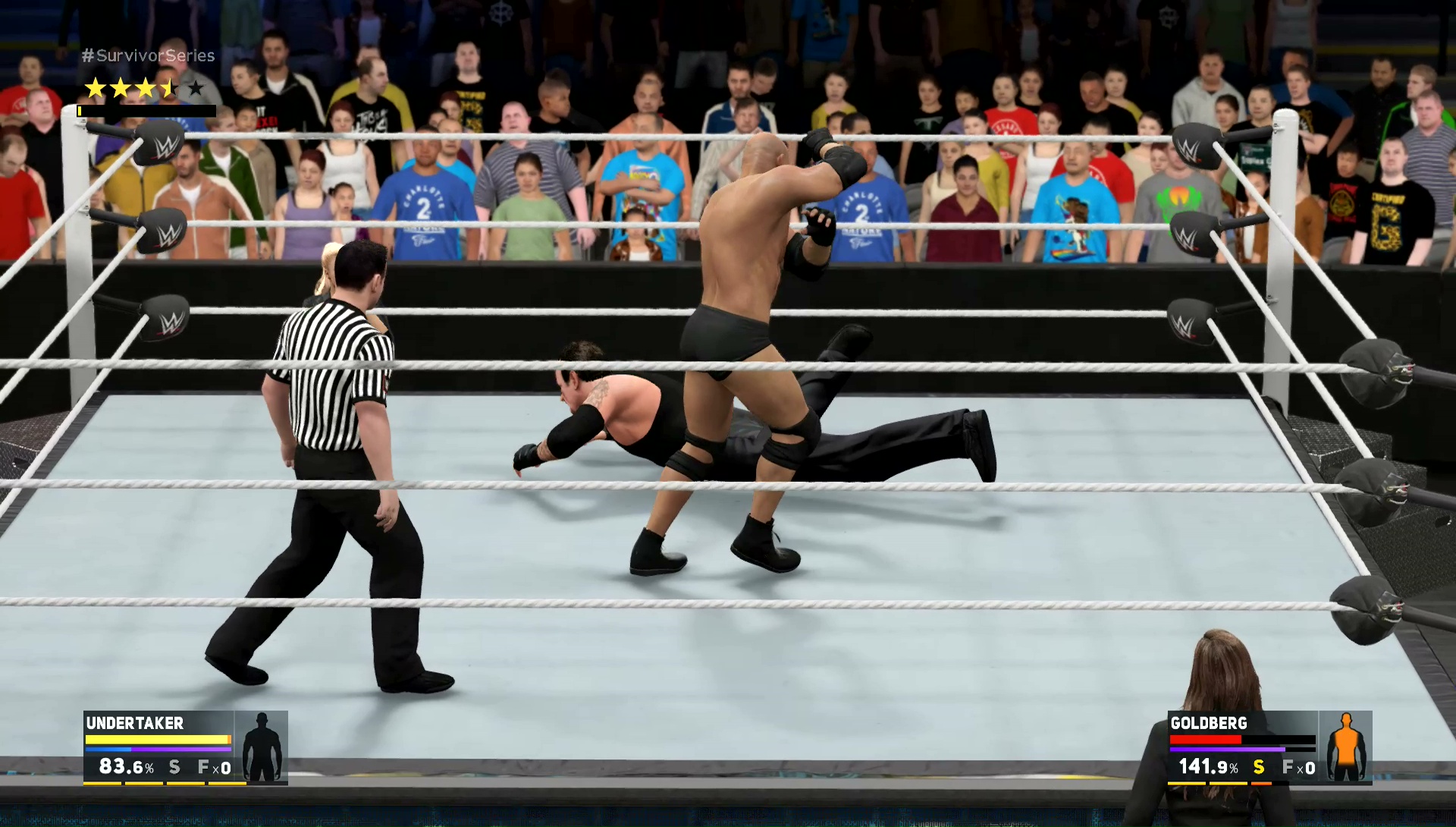Click Undertaker's body damage silhouette icon

click(x=262, y=747)
